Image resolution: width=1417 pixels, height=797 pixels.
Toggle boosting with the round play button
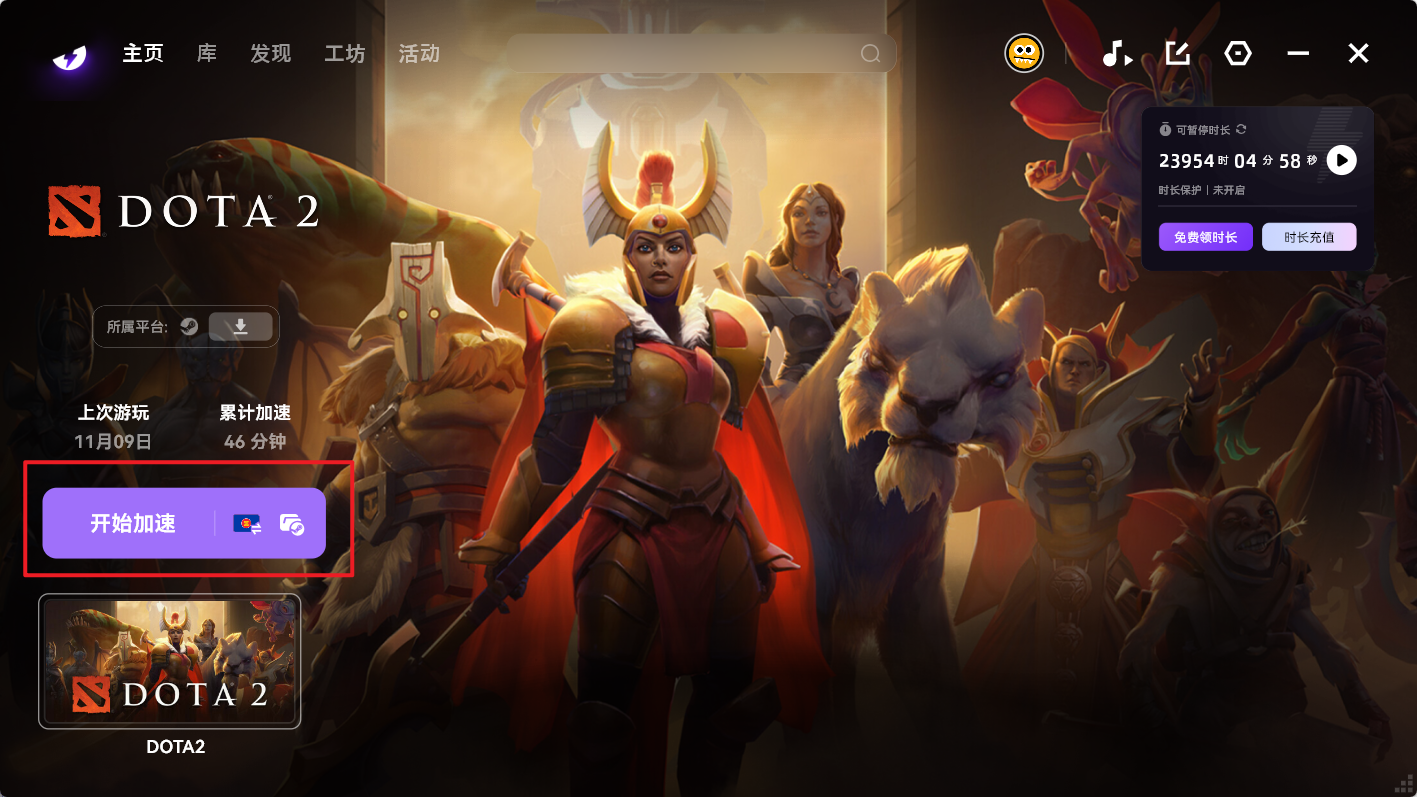[1341, 160]
